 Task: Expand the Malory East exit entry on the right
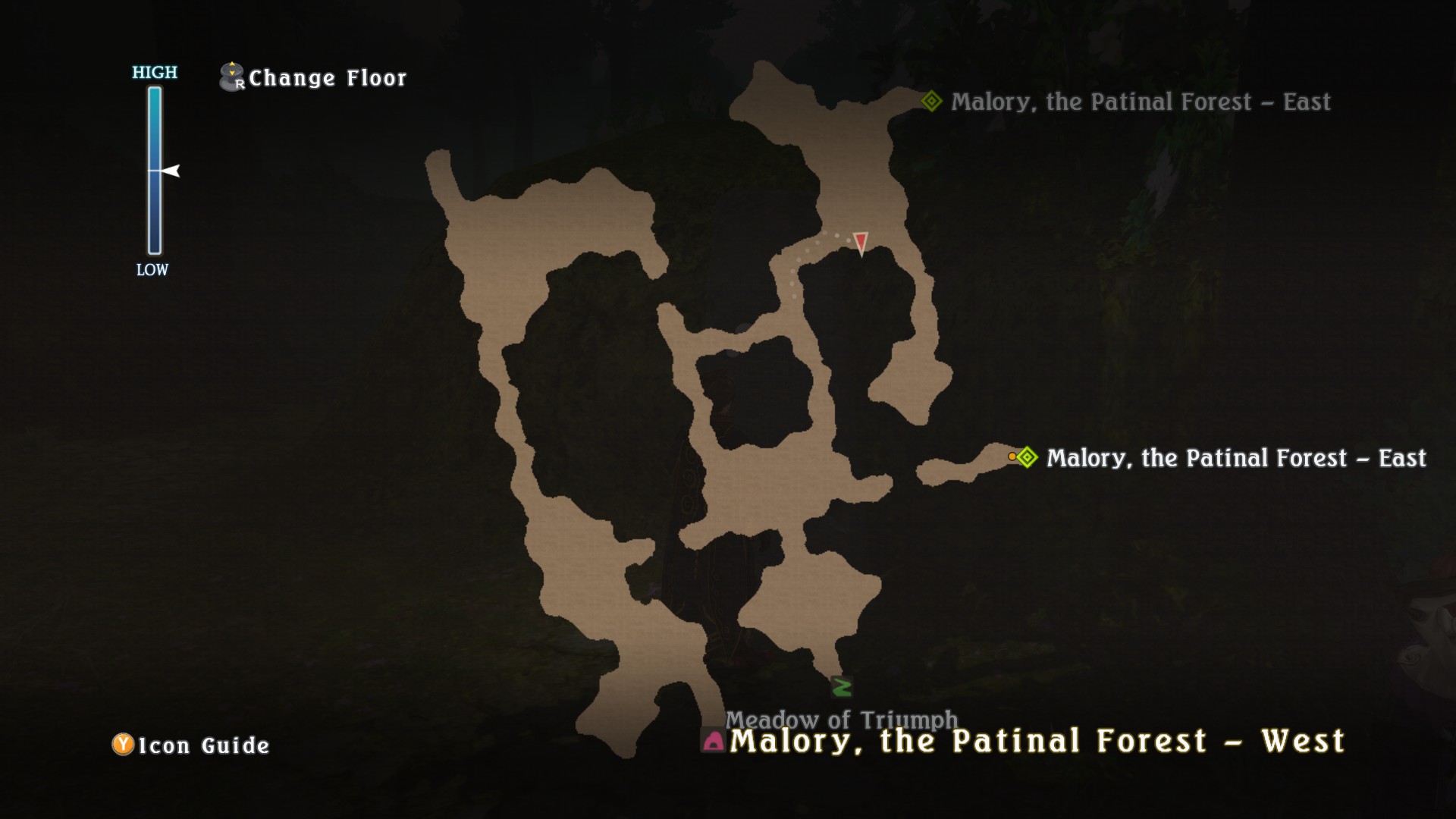click(1236, 458)
